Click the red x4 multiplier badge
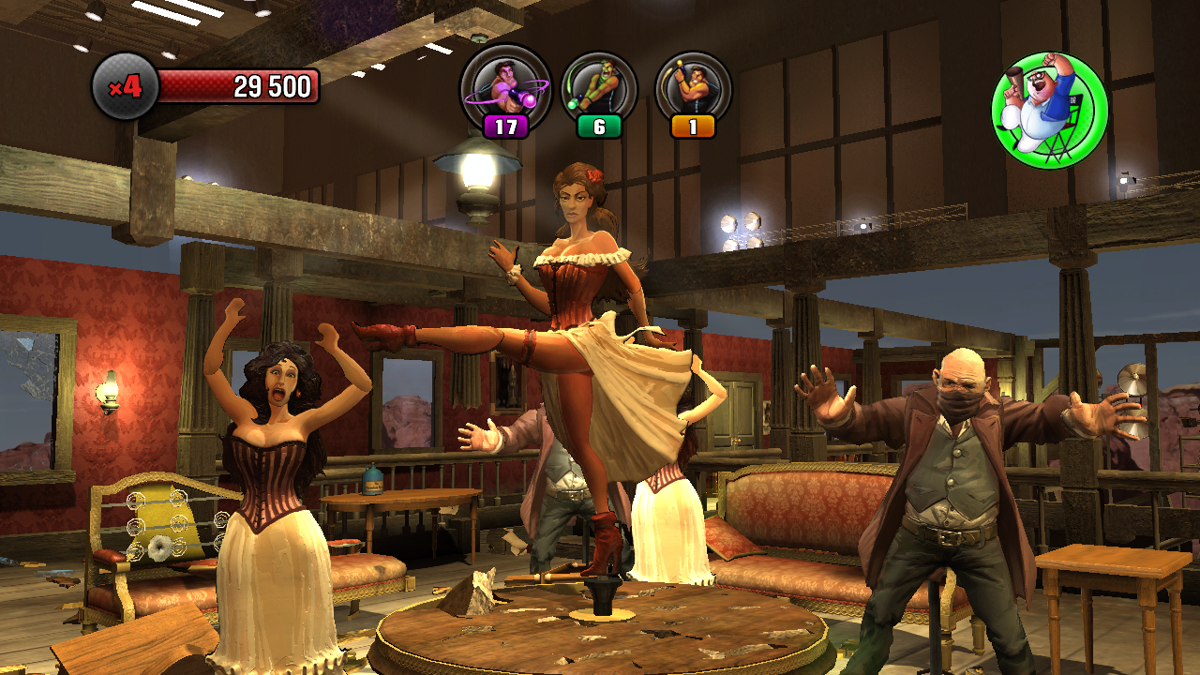 point(125,88)
